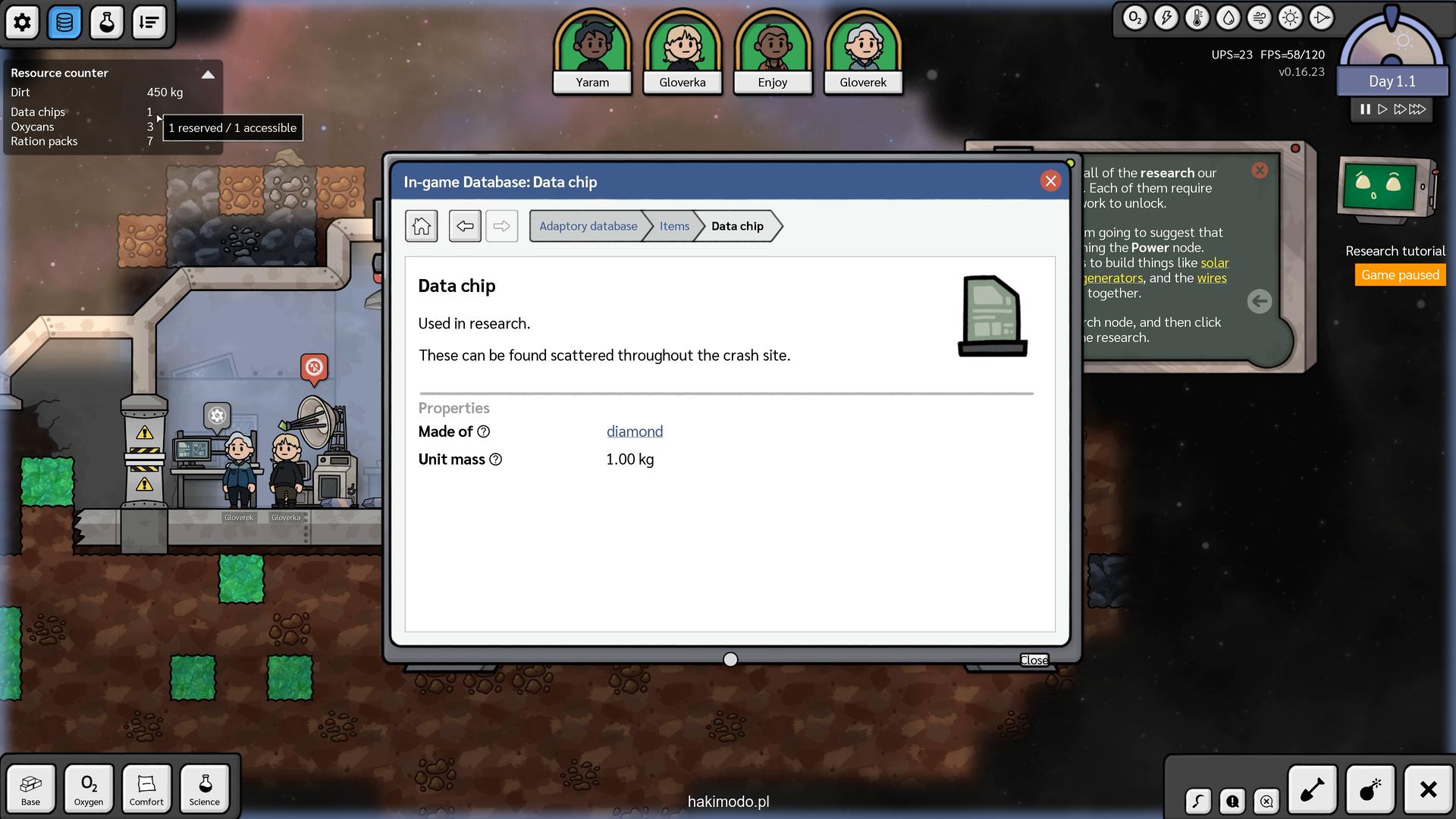Show the oxygen overlay
1456x819 pixels.
[x=1134, y=18]
